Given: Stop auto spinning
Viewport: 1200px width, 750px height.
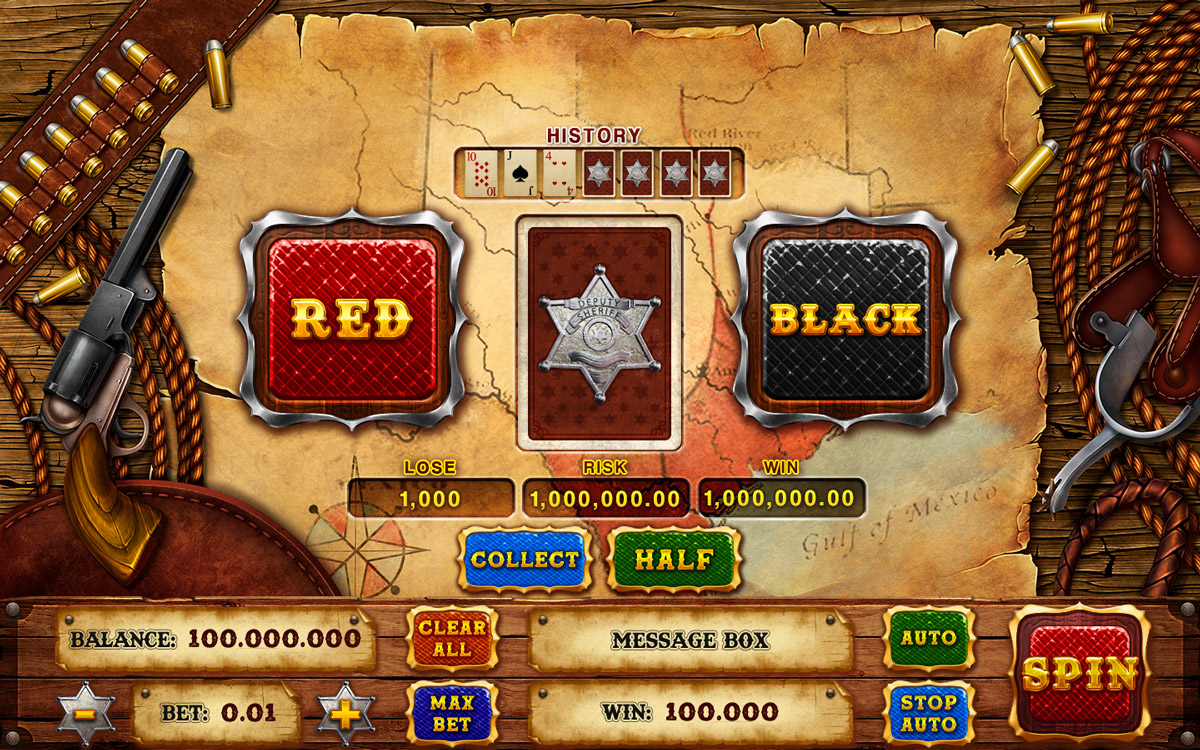Looking at the screenshot, I should 928,711.
